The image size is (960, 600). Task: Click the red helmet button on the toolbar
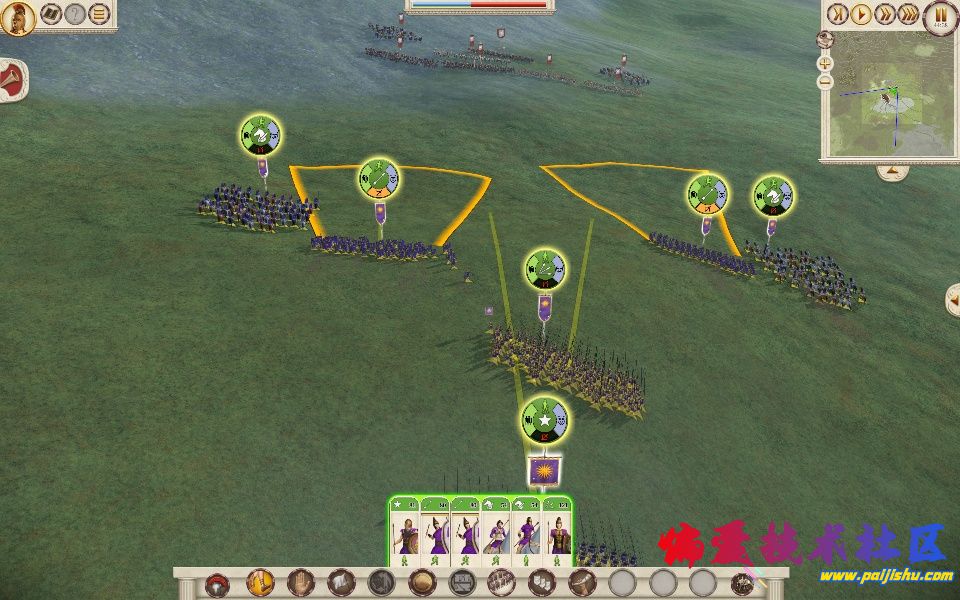tap(217, 584)
